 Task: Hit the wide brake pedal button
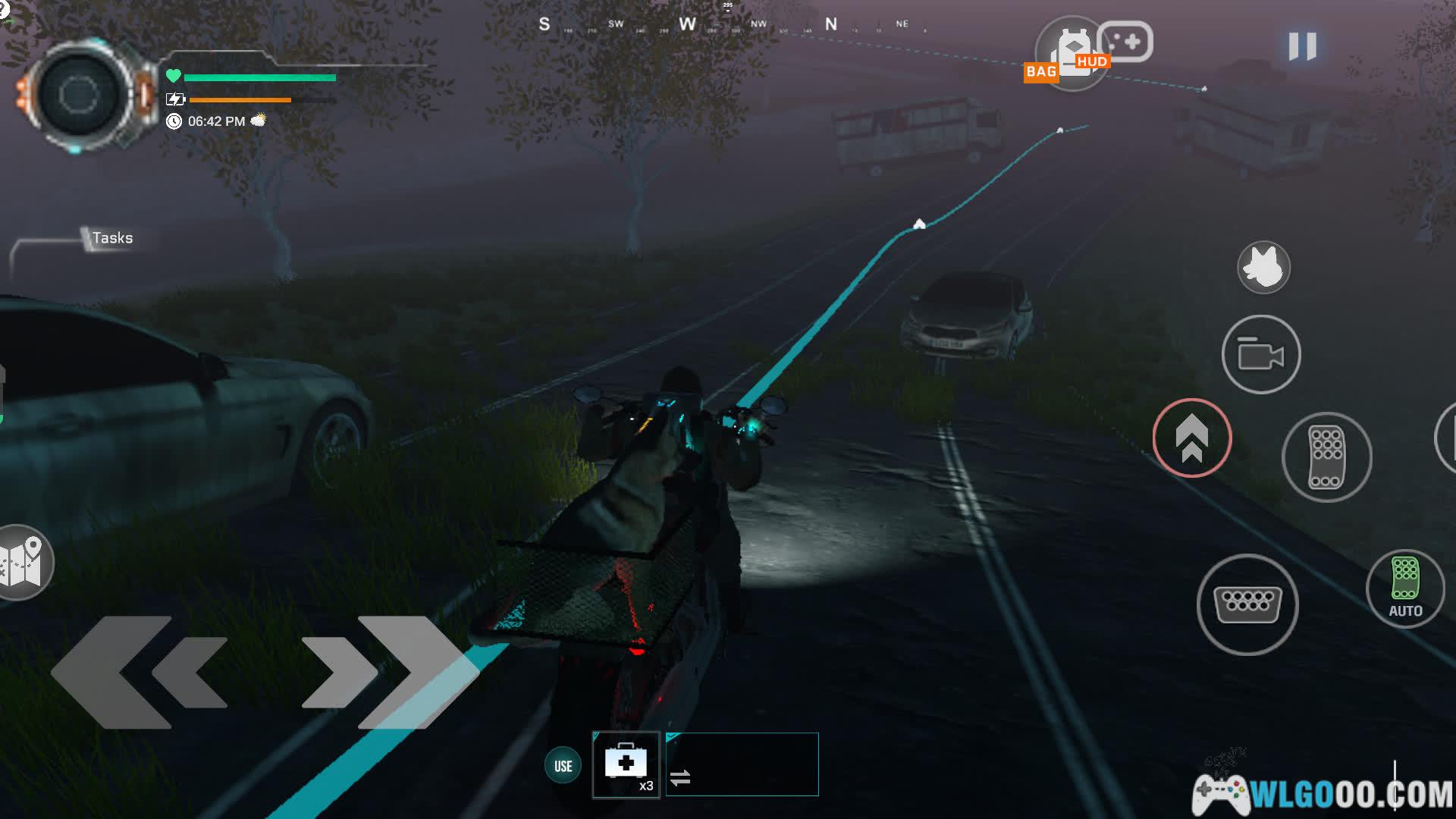coord(1247,604)
